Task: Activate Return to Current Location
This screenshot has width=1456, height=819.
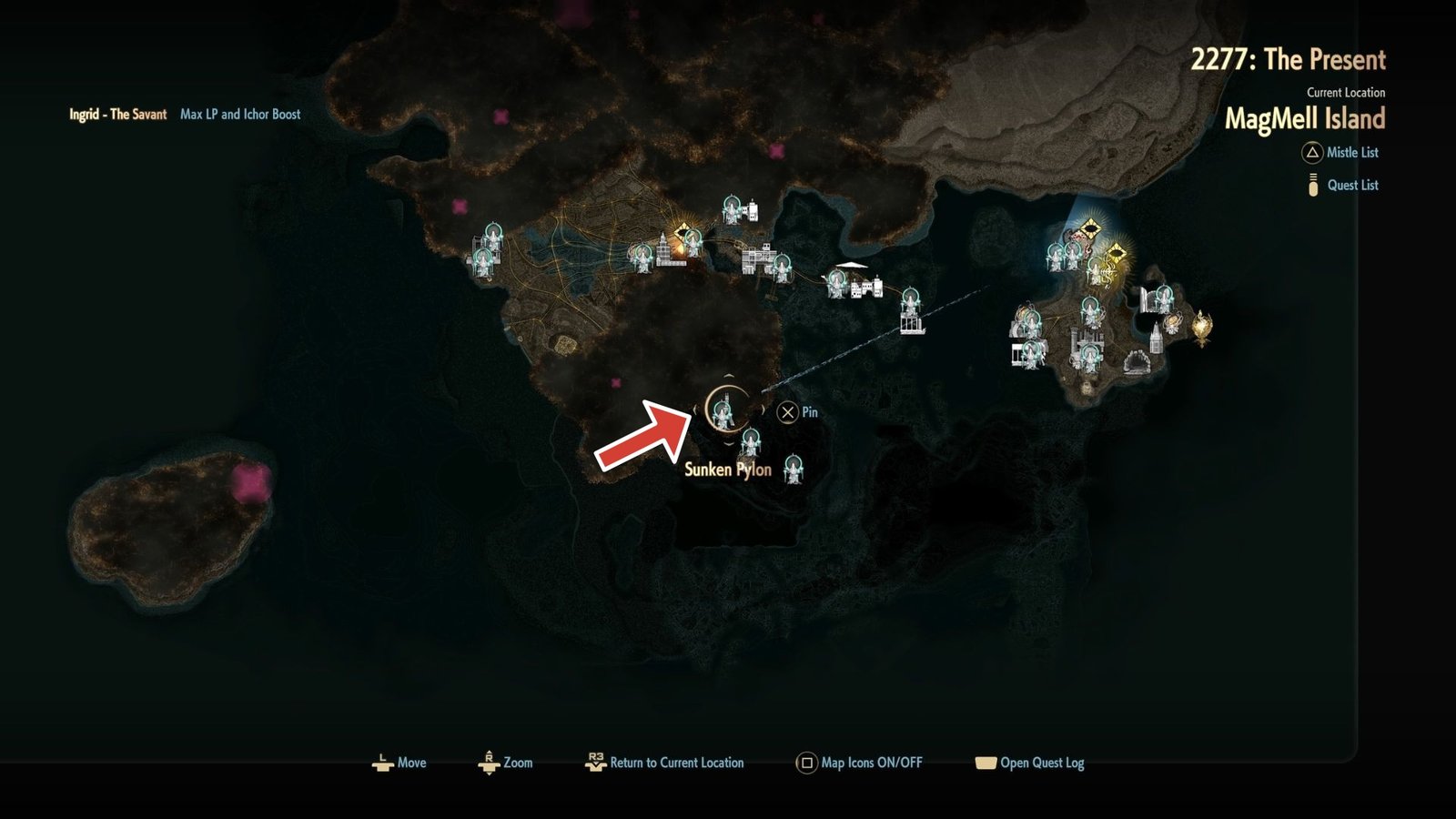Action: [666, 763]
